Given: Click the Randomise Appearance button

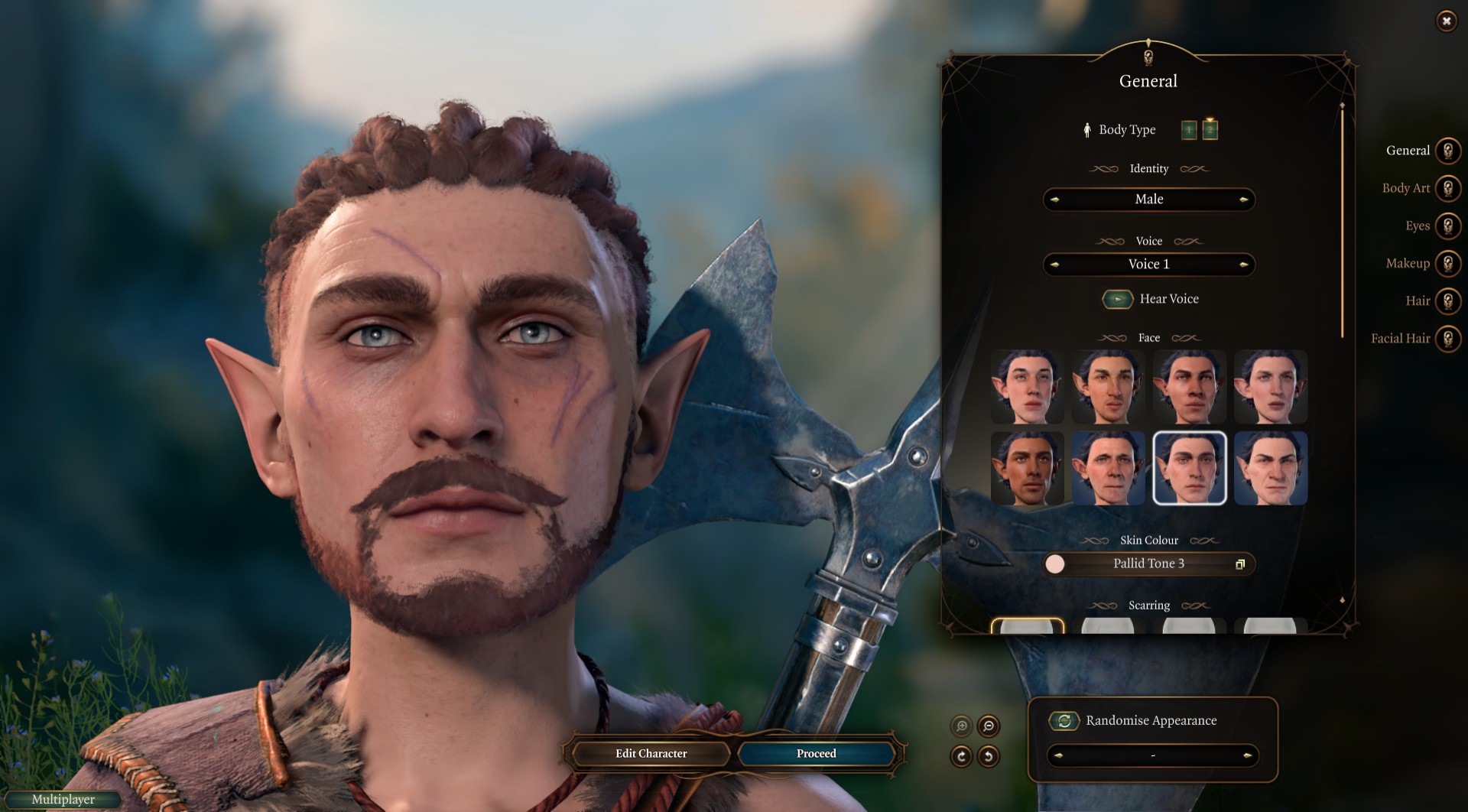Looking at the screenshot, I should (1064, 720).
